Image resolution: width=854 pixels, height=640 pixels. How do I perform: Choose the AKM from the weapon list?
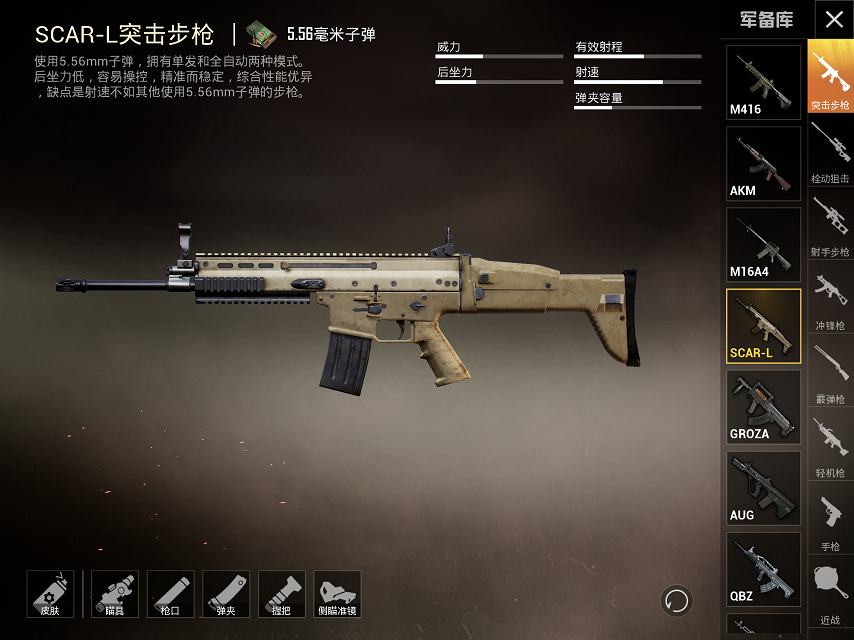point(763,163)
